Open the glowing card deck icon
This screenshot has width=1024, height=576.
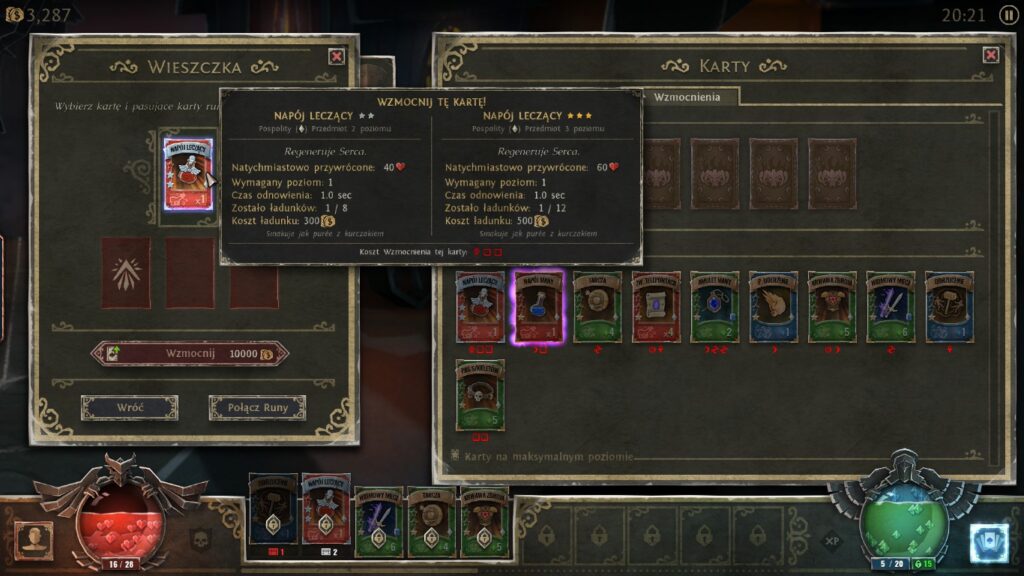click(989, 543)
